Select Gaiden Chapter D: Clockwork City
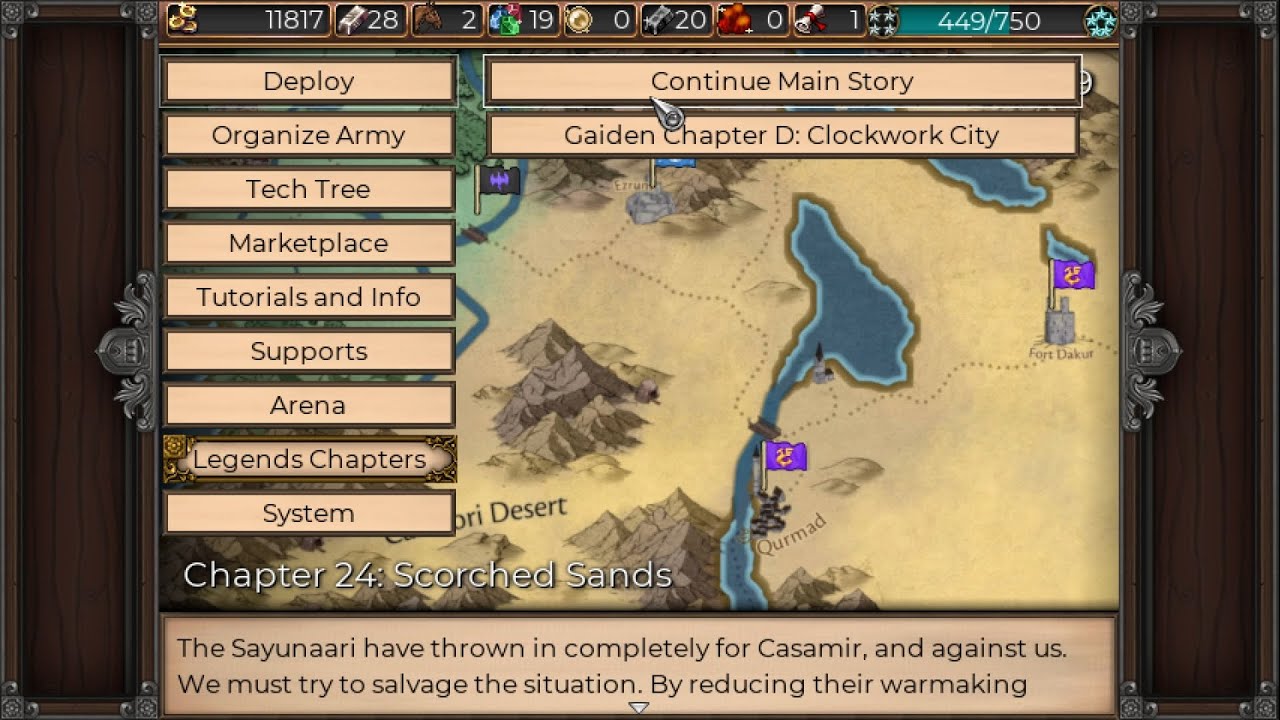The width and height of the screenshot is (1280, 720). pyautogui.click(x=782, y=135)
